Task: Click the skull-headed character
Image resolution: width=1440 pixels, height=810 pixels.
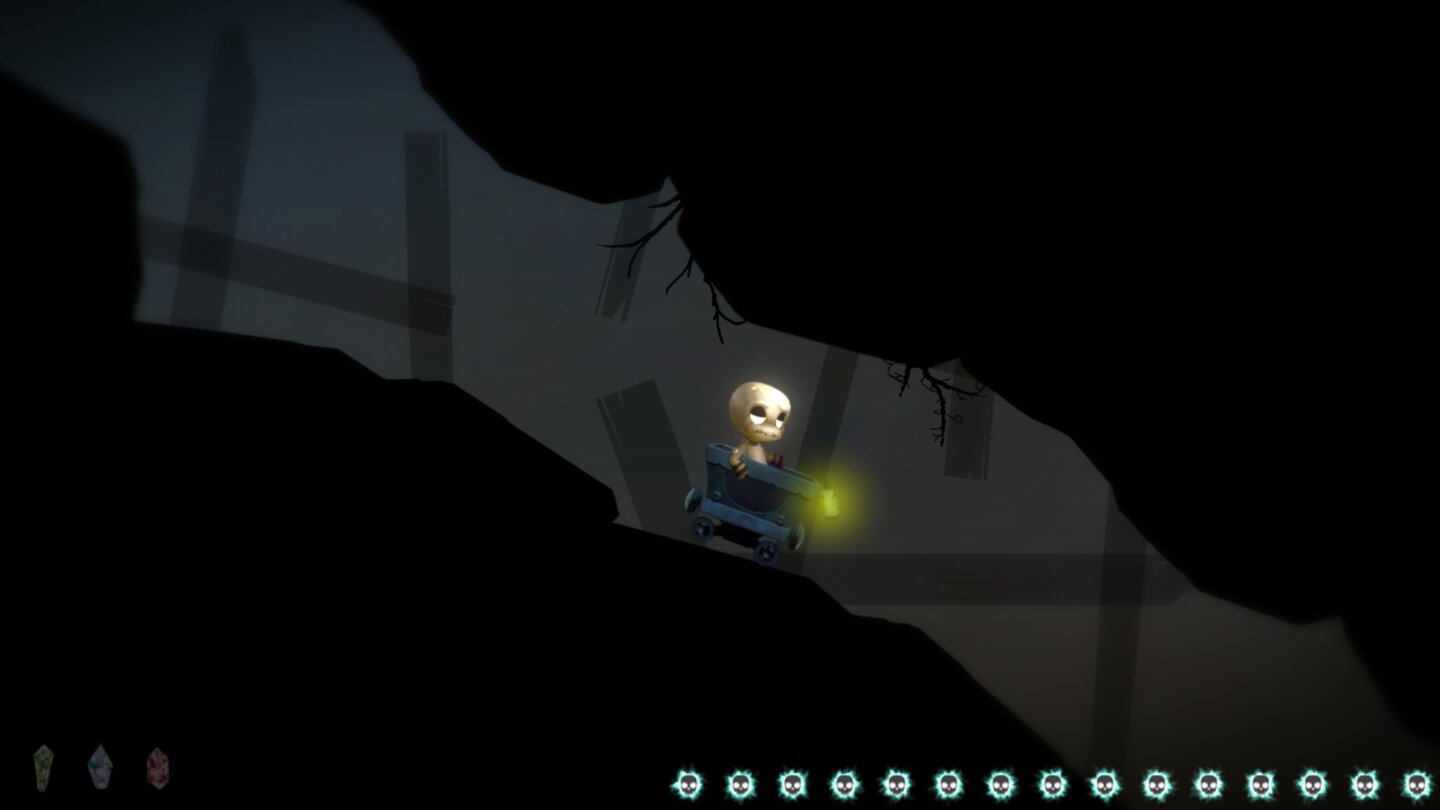Action: point(760,410)
